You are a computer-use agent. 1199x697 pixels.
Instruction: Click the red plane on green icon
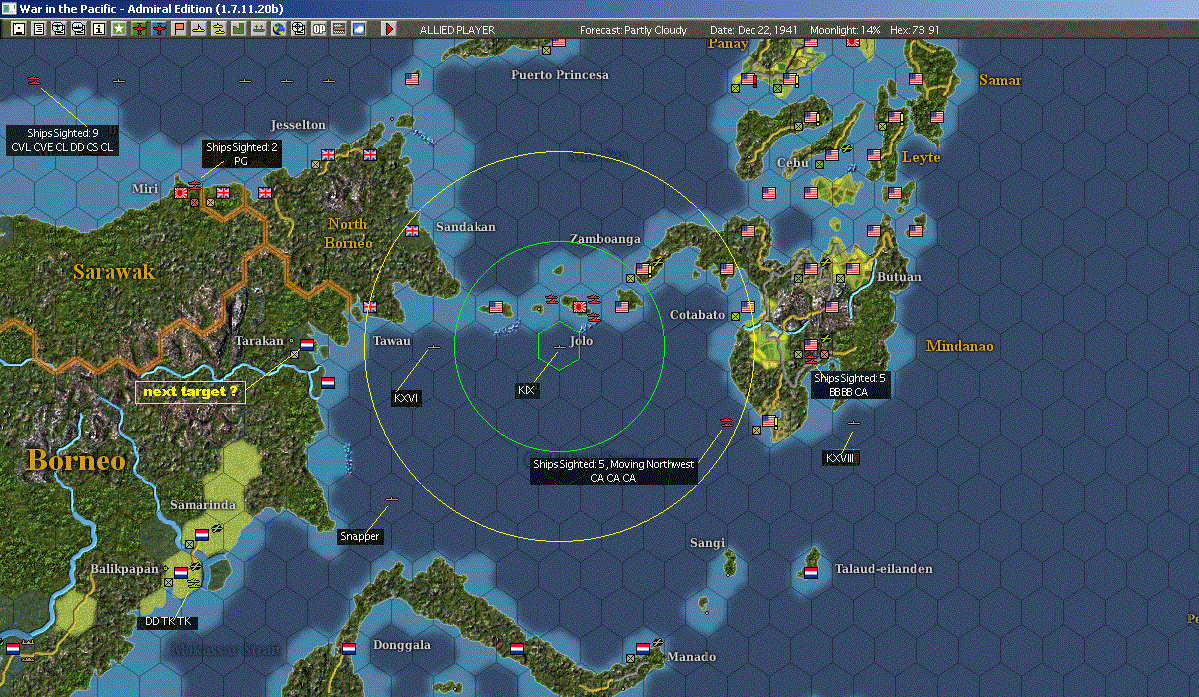coord(138,29)
